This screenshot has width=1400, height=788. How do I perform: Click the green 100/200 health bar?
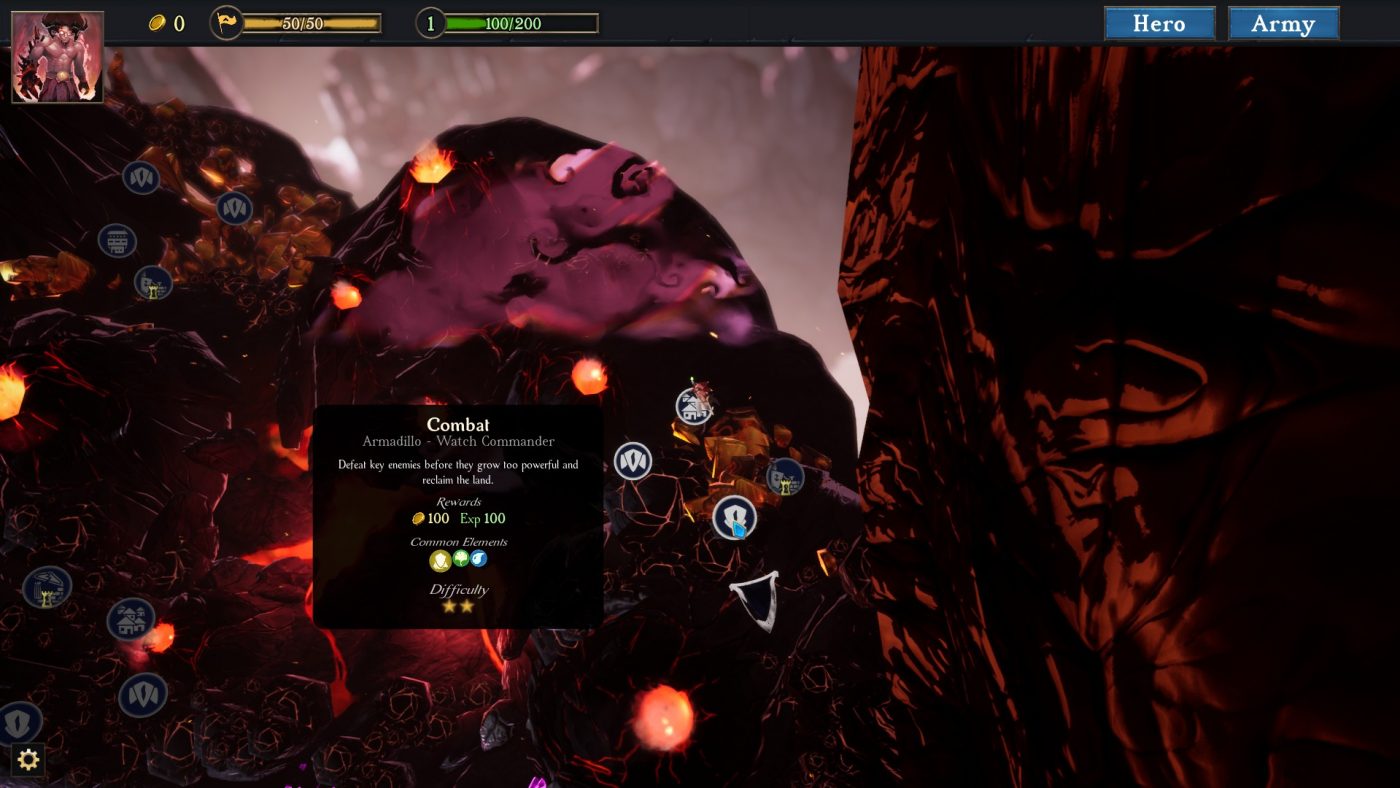click(510, 22)
